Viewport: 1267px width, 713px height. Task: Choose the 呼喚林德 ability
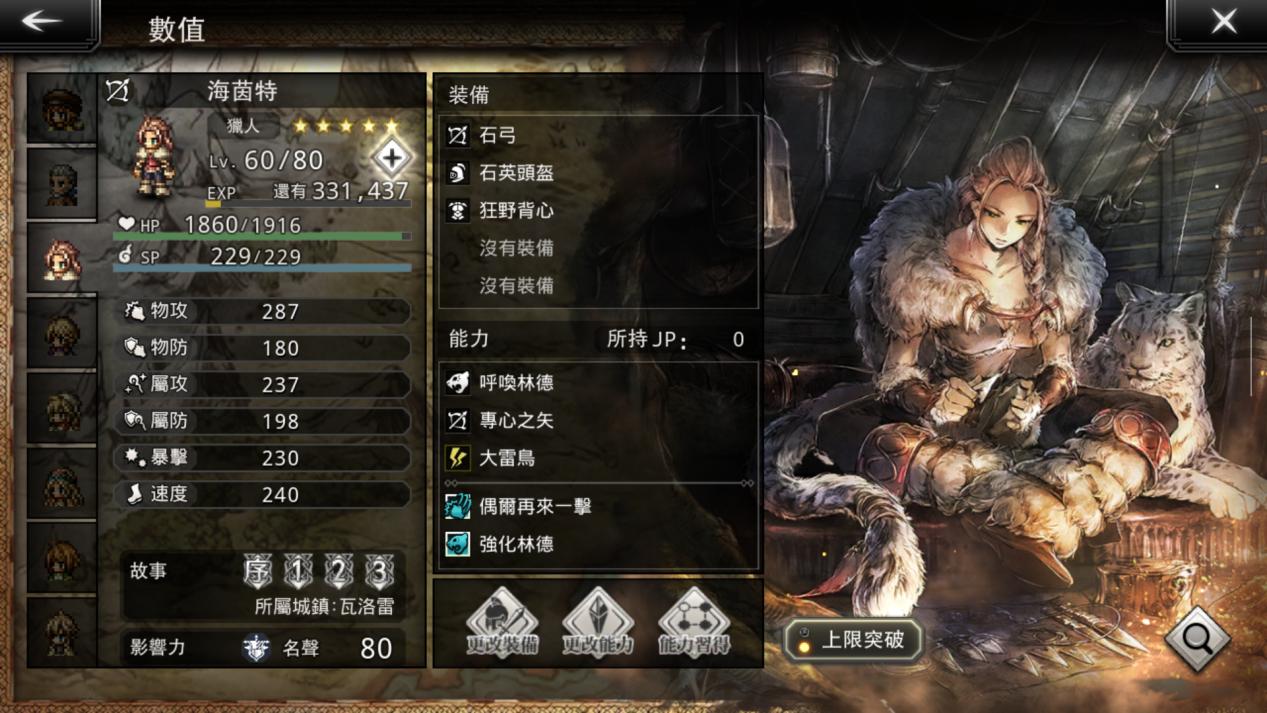[x=598, y=382]
